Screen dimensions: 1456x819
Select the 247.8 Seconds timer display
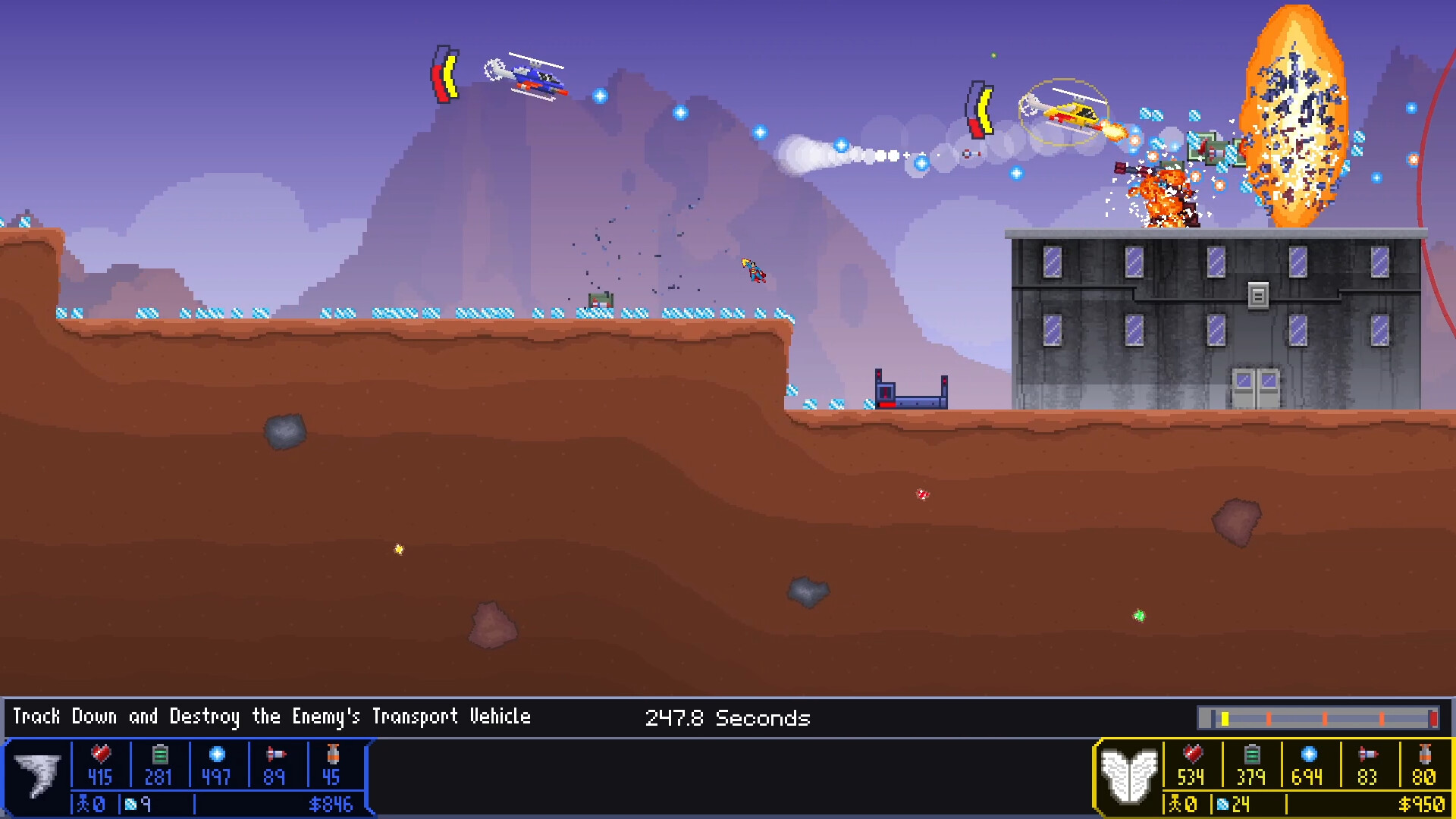tap(728, 718)
